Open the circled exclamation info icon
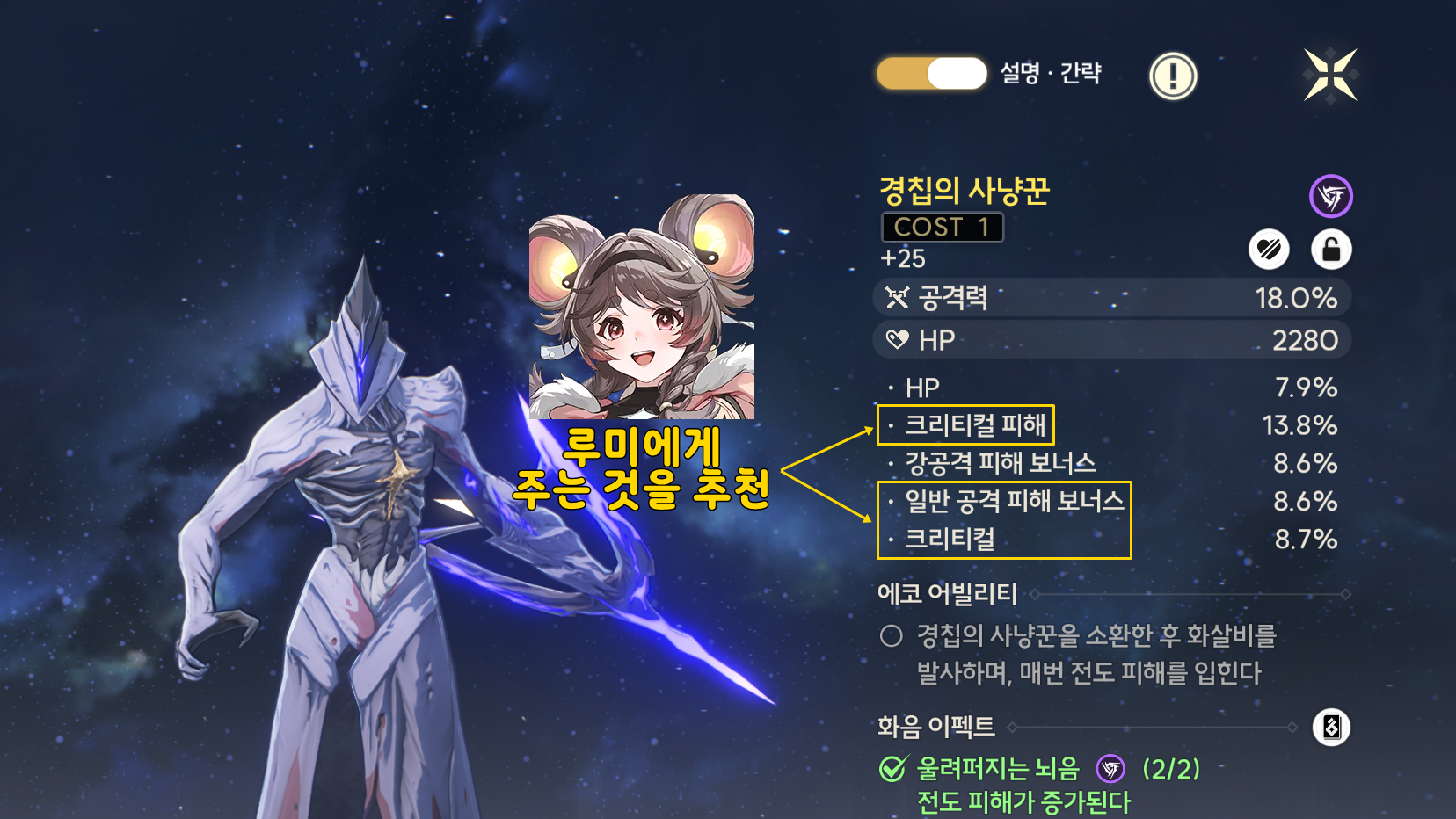1456x819 pixels. [1173, 75]
